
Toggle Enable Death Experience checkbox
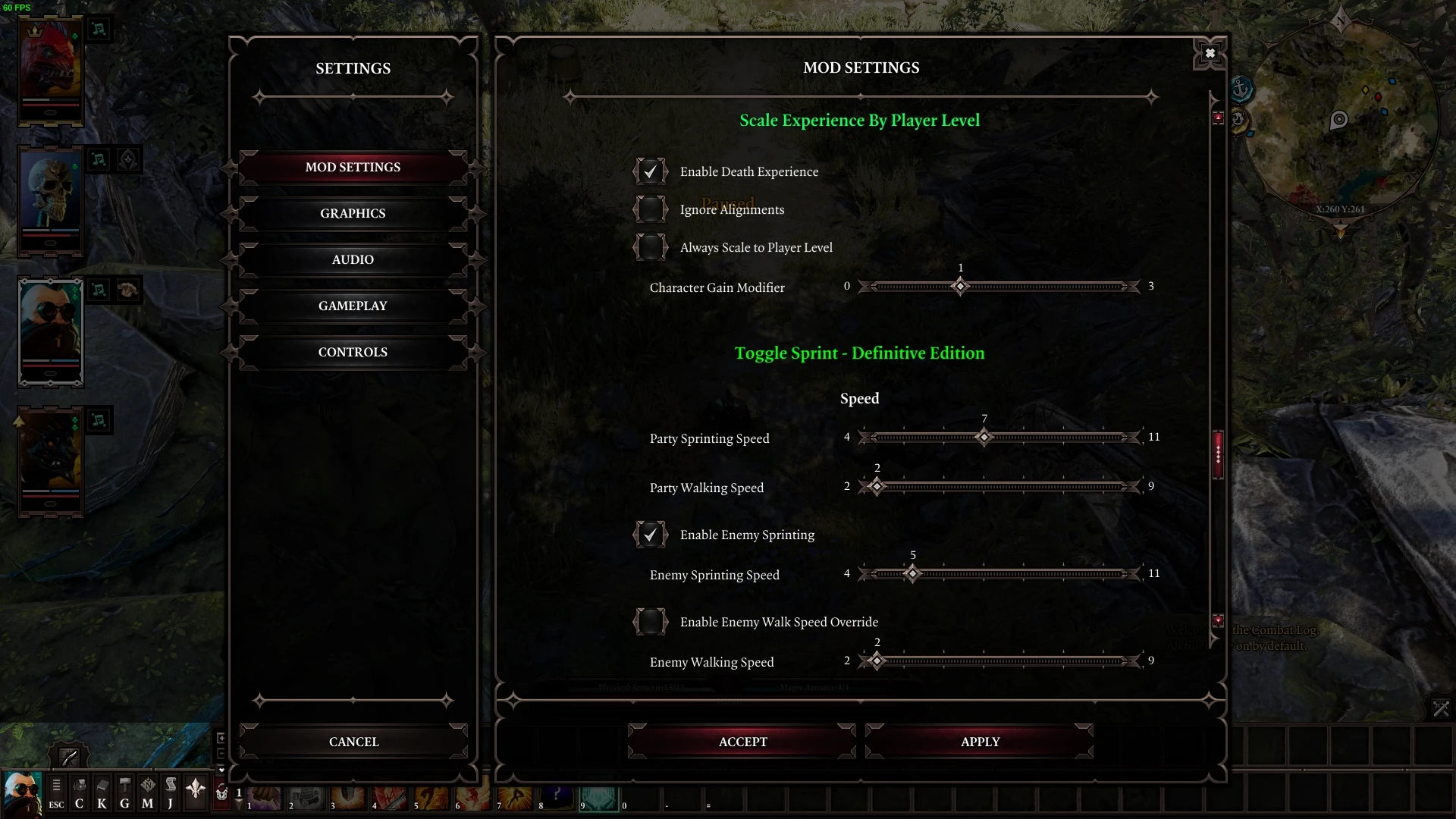(651, 172)
